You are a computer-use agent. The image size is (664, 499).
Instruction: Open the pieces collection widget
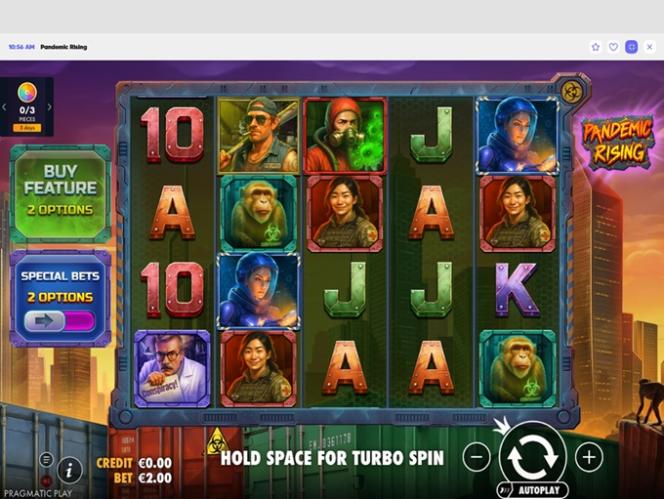(27, 105)
